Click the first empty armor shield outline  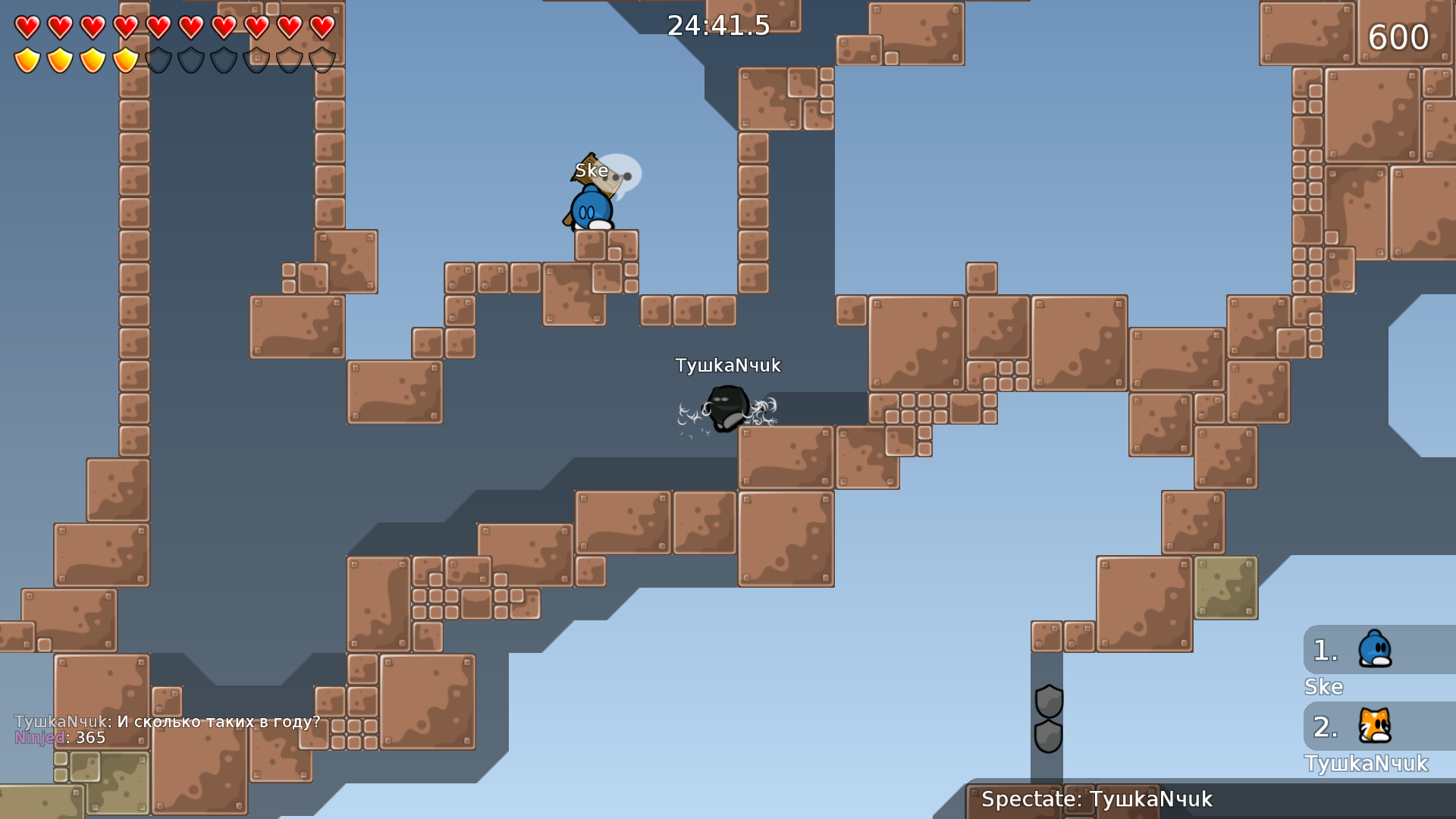158,58
